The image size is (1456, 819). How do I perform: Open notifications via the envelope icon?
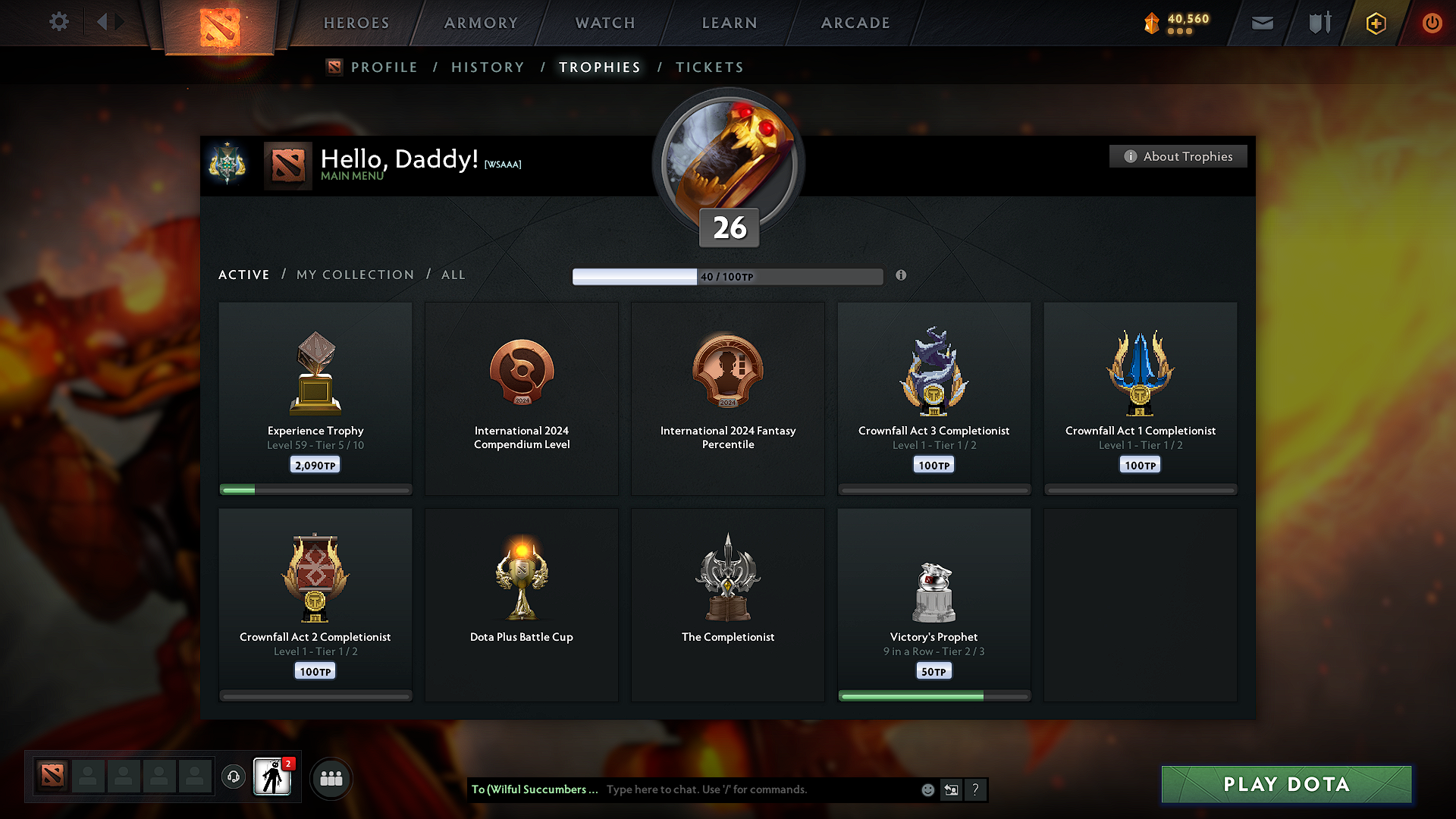coord(1262,23)
